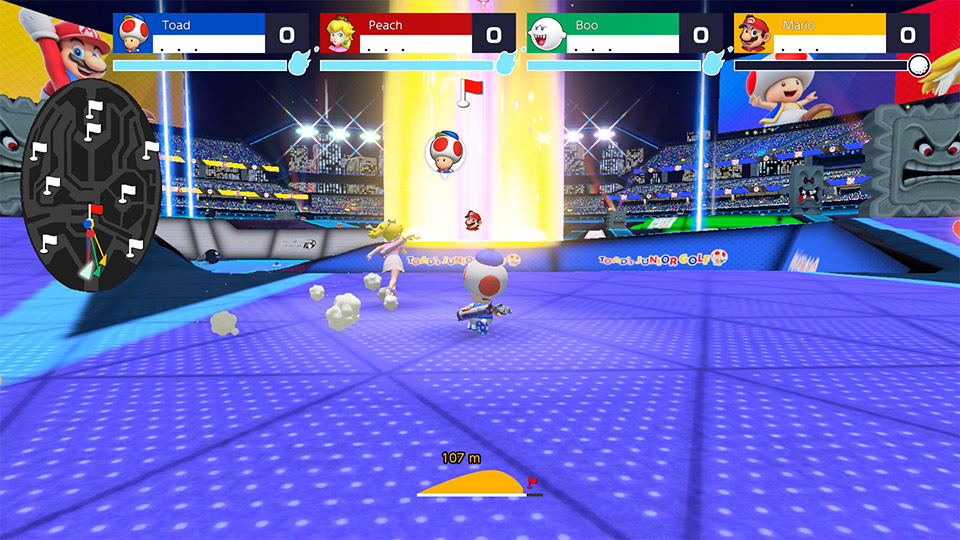Screen dimensions: 960x540
Task: Select Peach's player panel
Action: point(416,34)
